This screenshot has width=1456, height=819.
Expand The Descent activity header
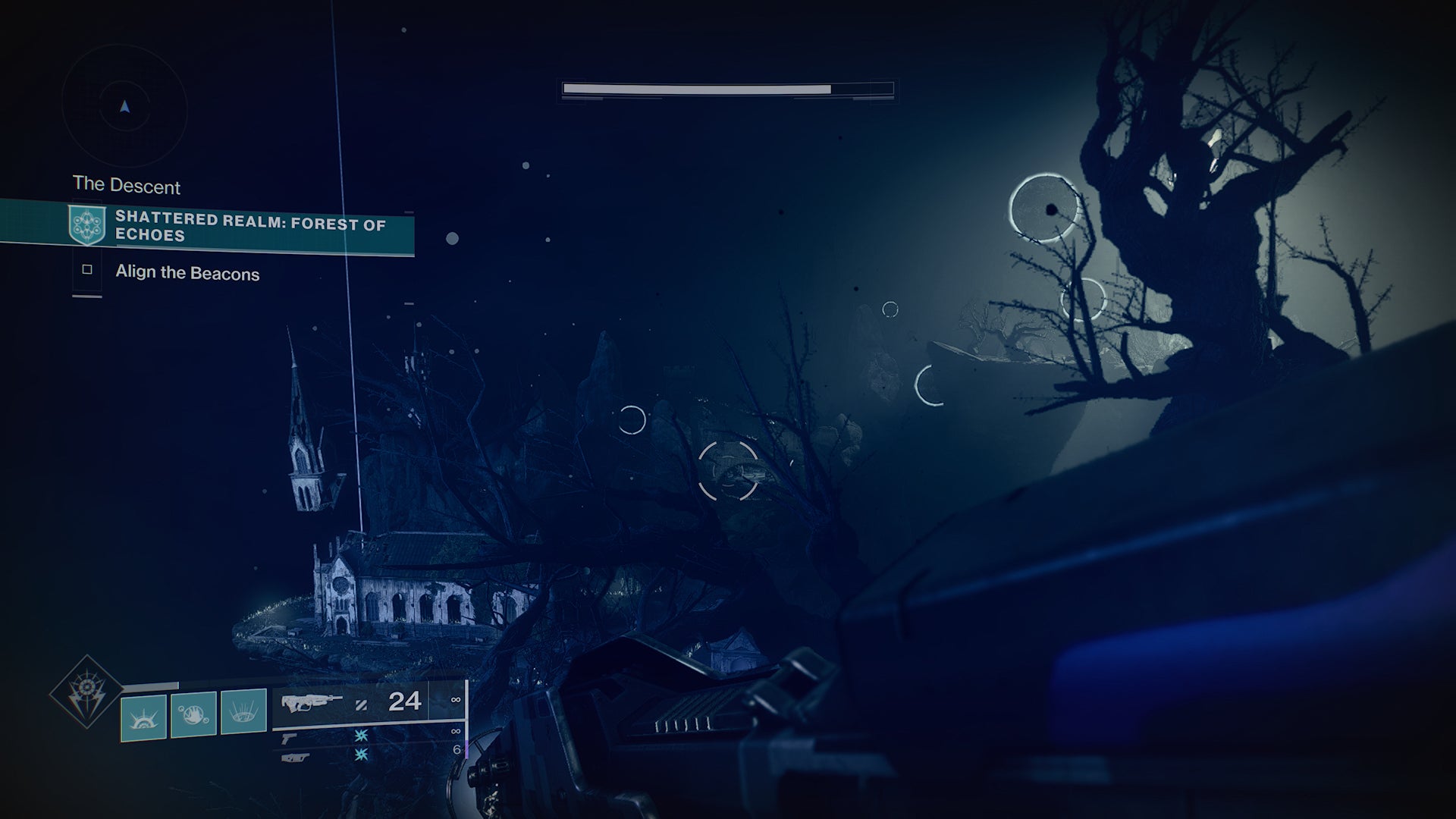127,186
